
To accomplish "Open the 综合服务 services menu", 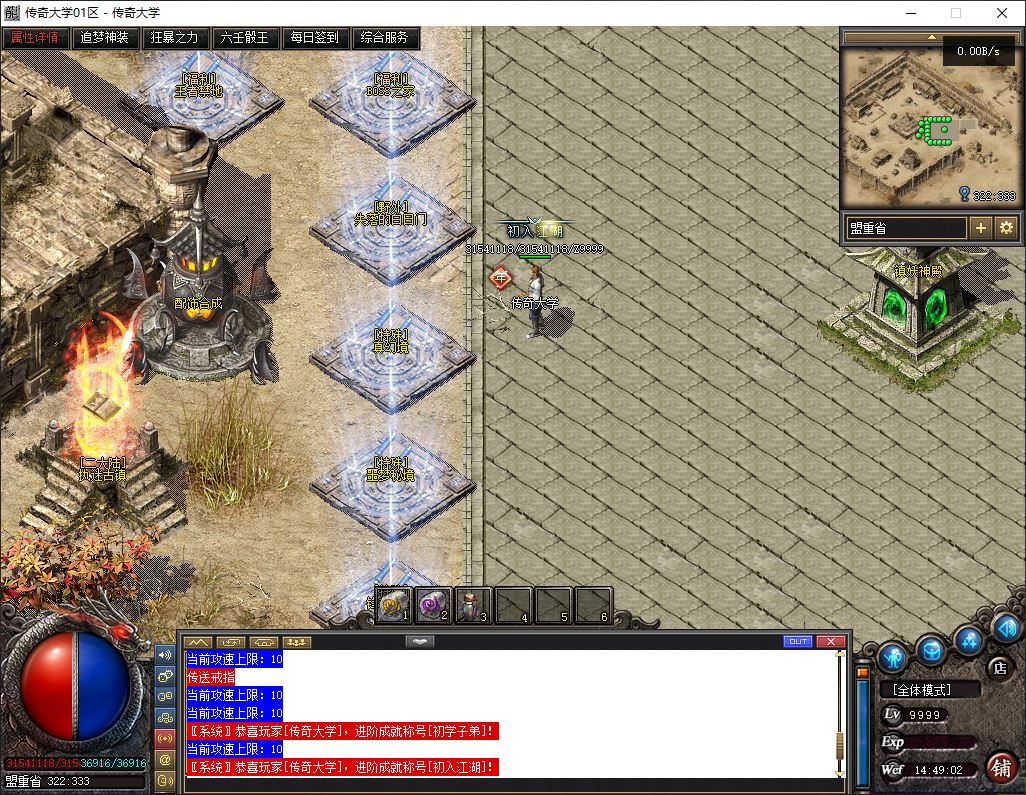I will (x=385, y=39).
